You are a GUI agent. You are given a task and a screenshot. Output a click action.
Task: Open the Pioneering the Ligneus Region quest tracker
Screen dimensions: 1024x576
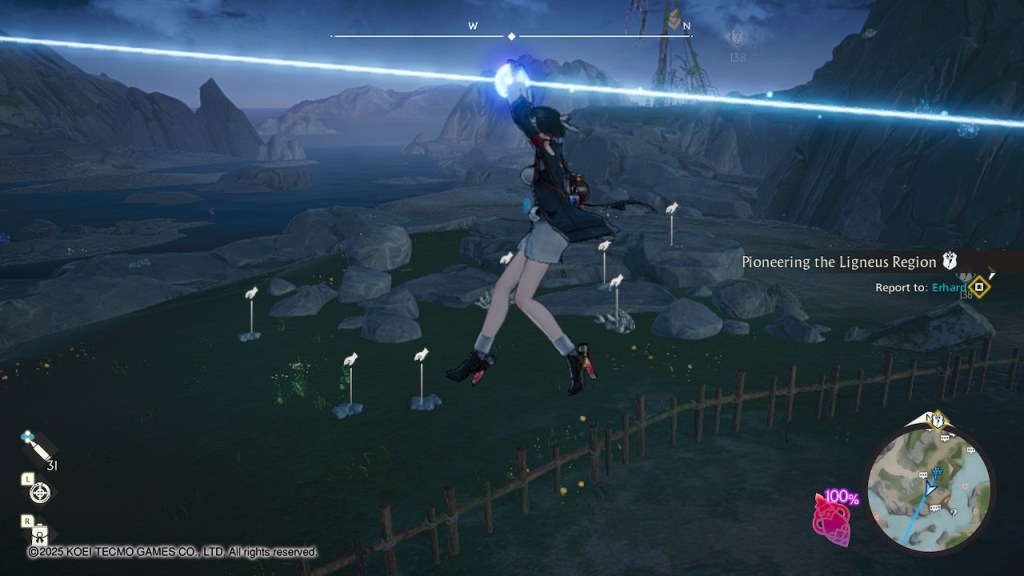click(839, 262)
